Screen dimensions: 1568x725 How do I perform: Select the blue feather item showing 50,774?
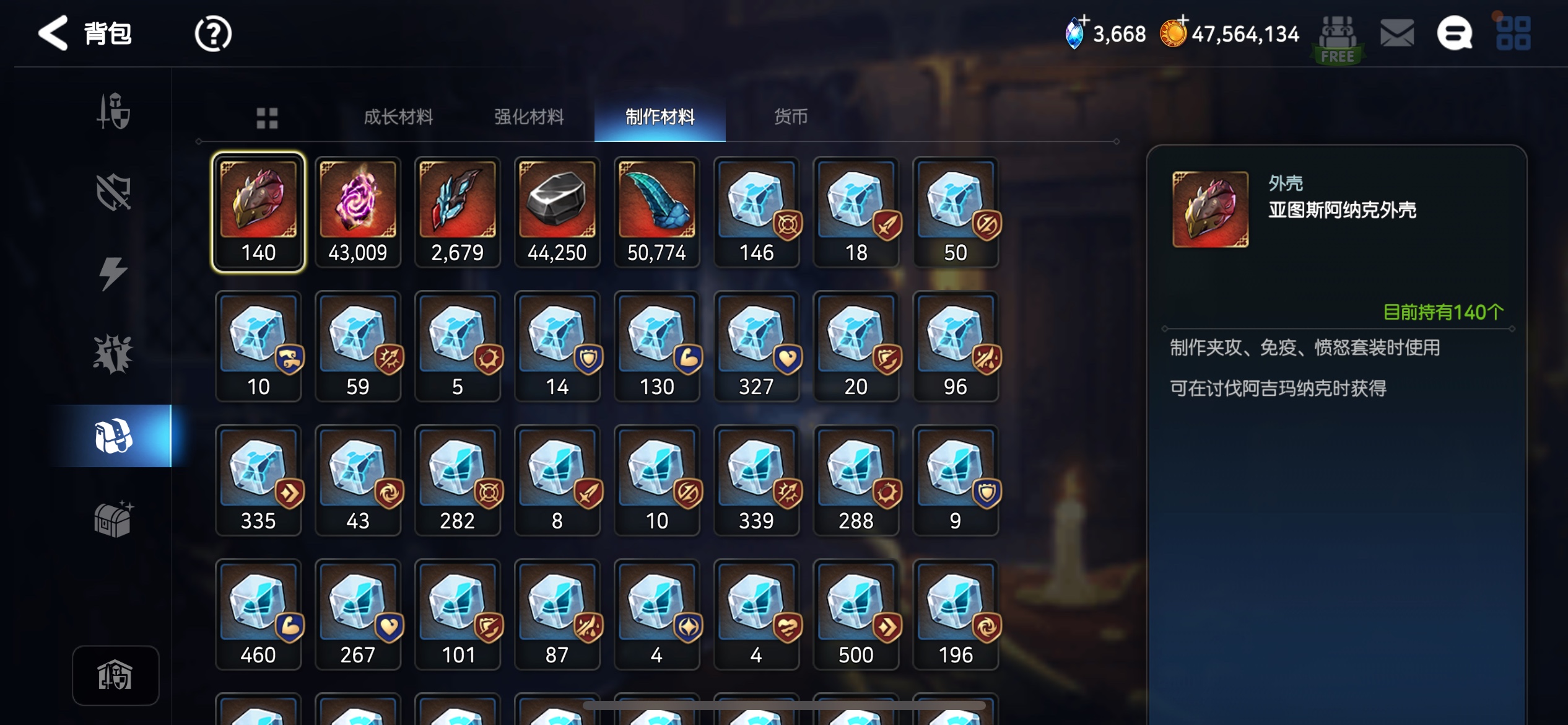pos(656,212)
